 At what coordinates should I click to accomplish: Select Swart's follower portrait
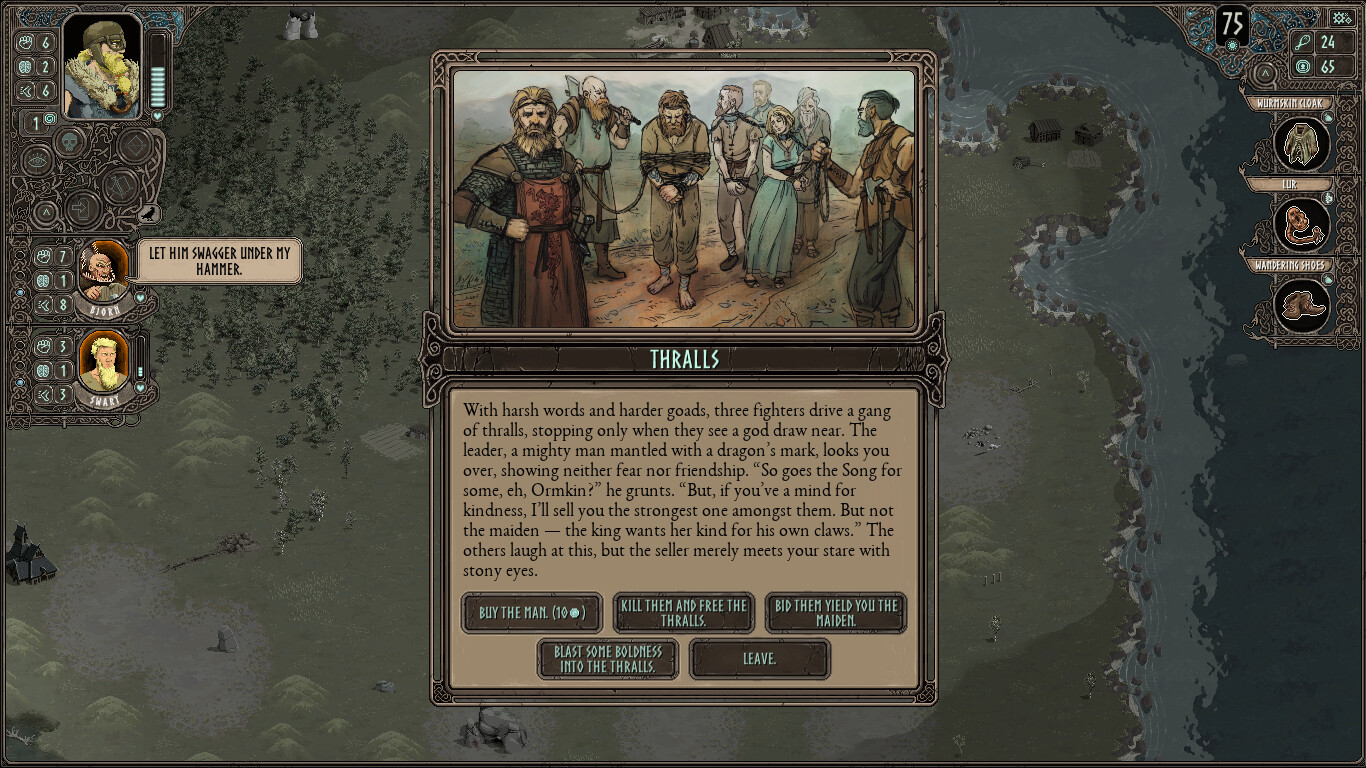click(103, 362)
